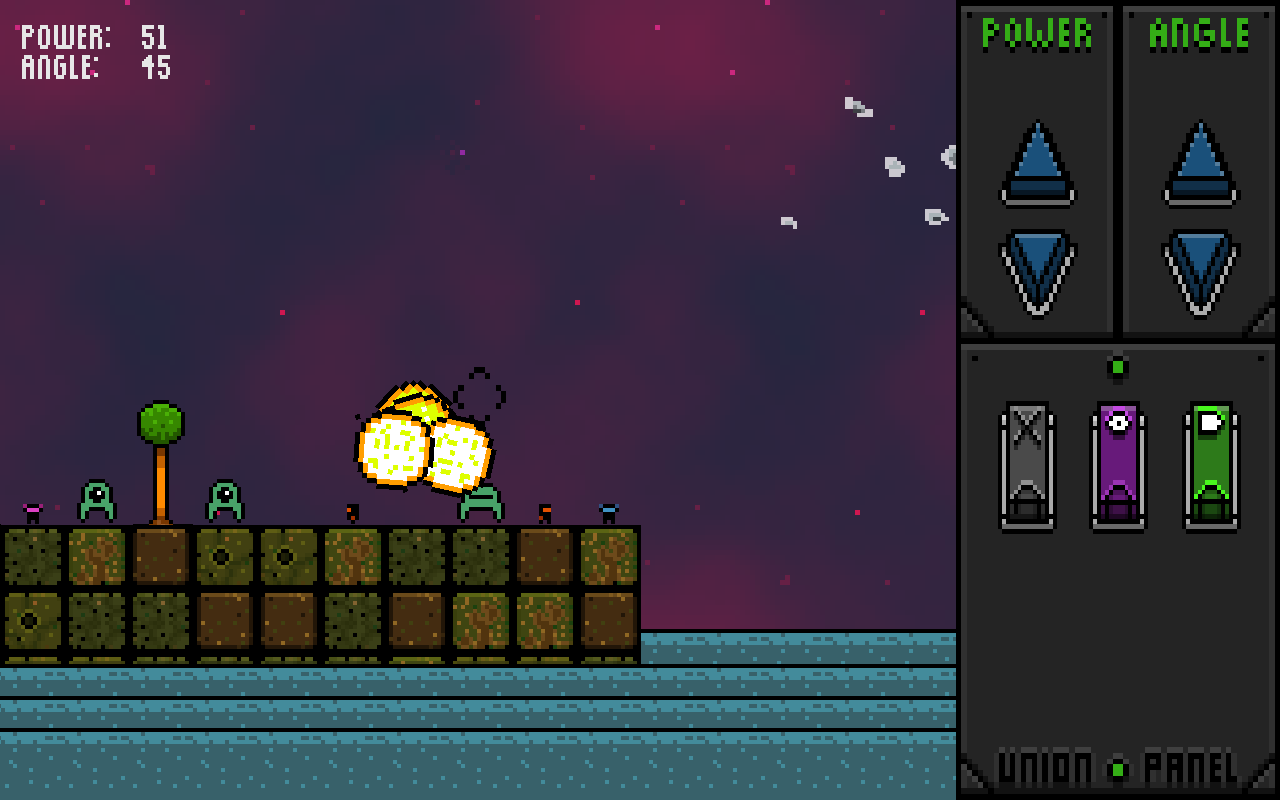Decrease power with the down arrow
Screen dimensions: 1280x800
coord(1037,270)
